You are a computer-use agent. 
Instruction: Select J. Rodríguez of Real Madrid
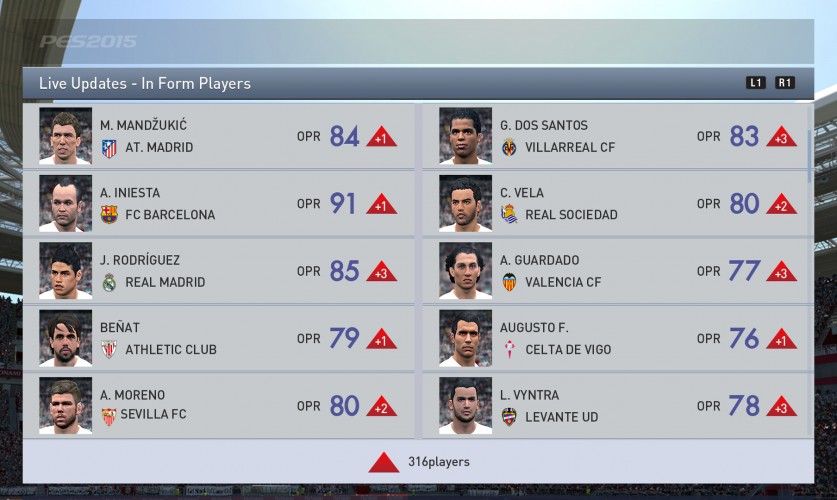tap(218, 270)
